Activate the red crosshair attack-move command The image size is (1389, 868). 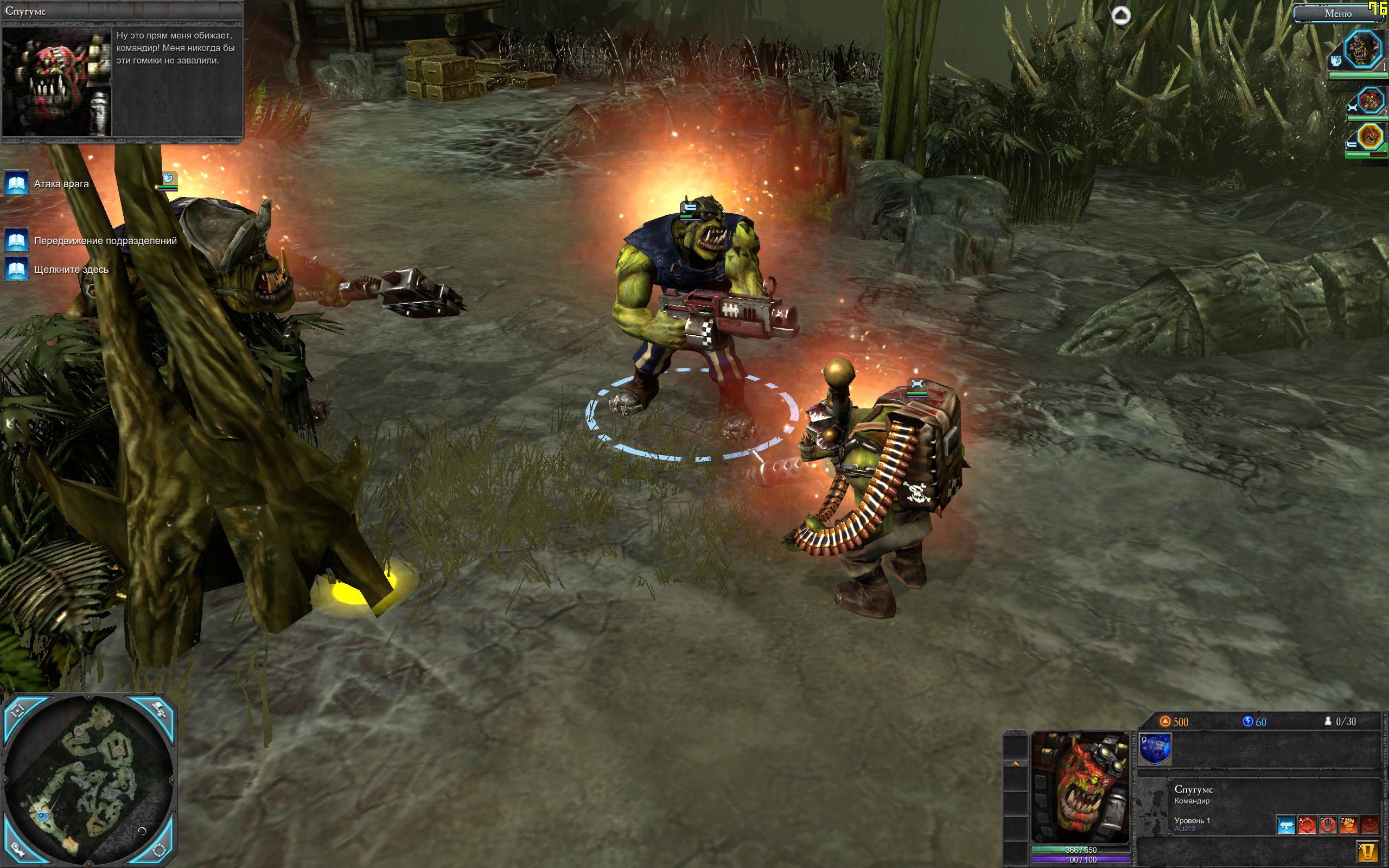click(1307, 825)
